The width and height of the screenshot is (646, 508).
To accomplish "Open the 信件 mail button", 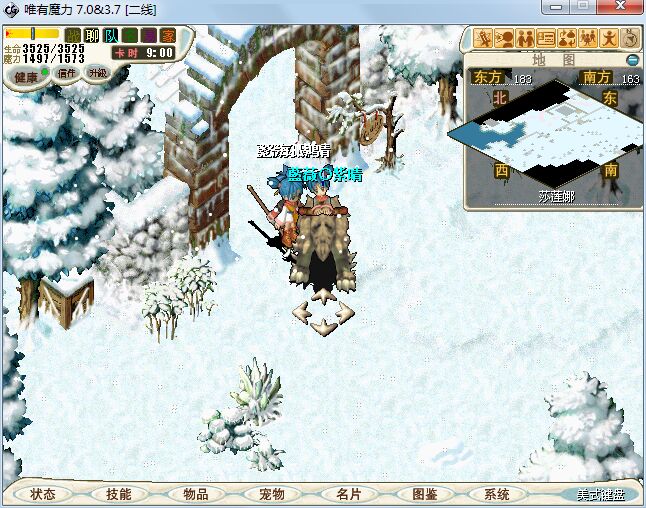I will pos(68,73).
